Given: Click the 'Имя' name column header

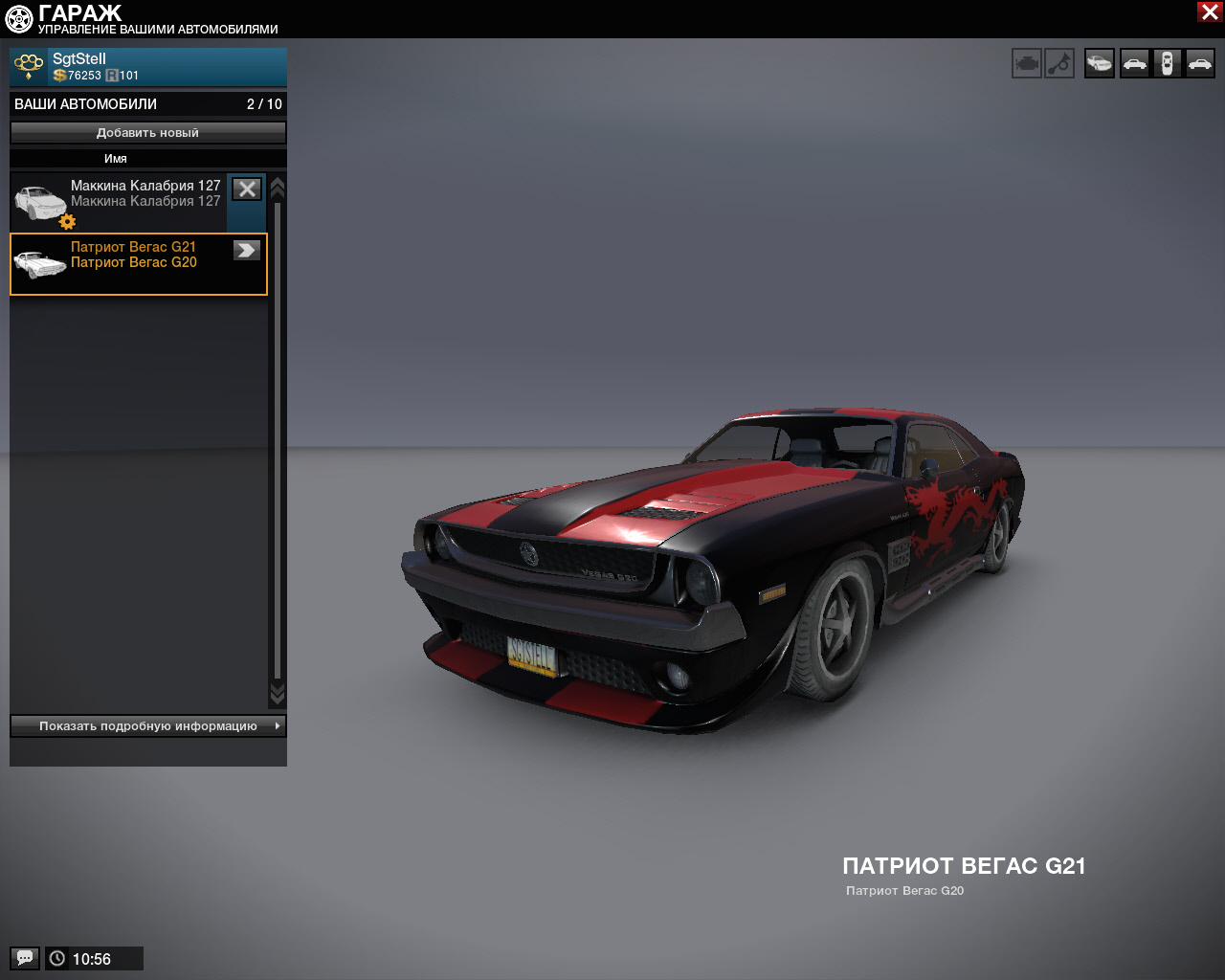Looking at the screenshot, I should [116, 159].
